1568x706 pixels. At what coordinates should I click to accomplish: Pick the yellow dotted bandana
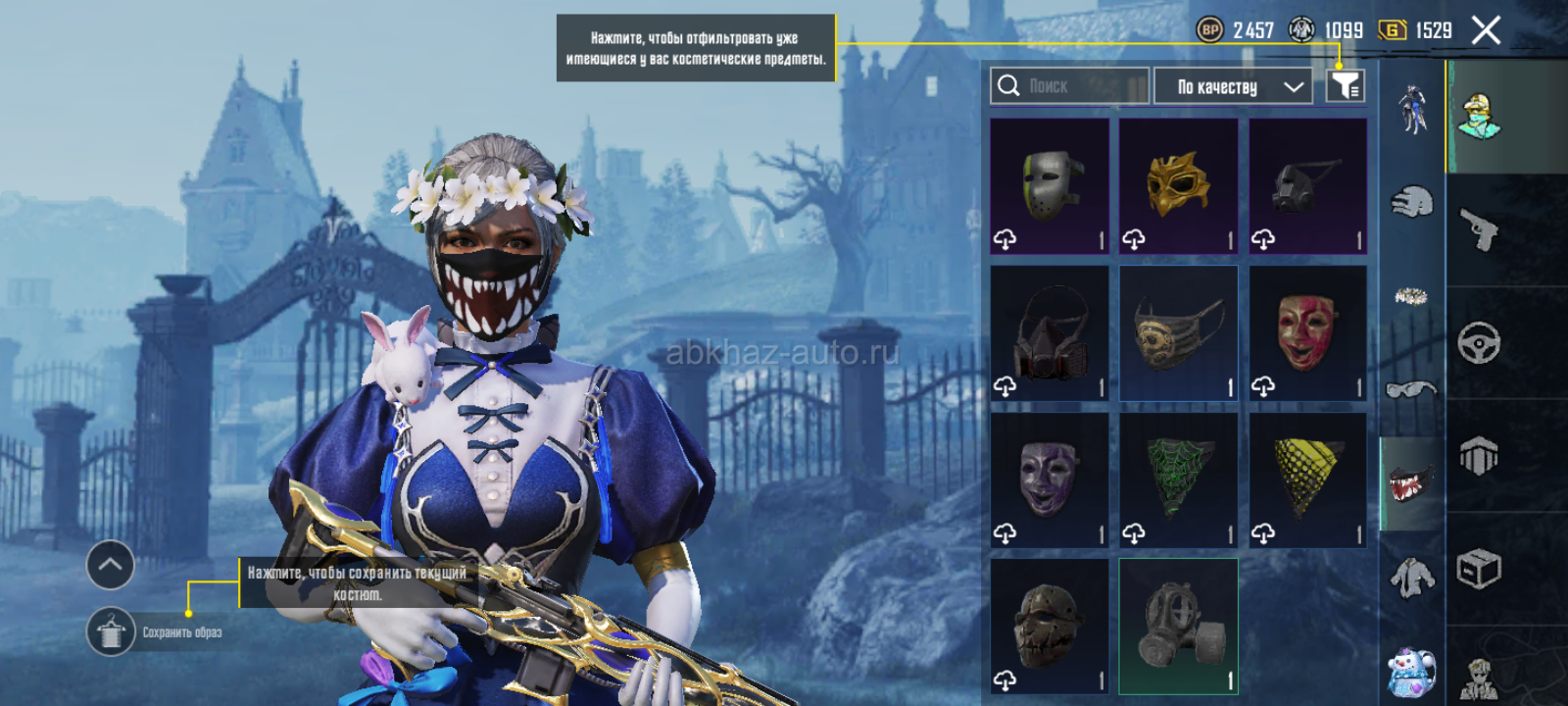point(1307,480)
